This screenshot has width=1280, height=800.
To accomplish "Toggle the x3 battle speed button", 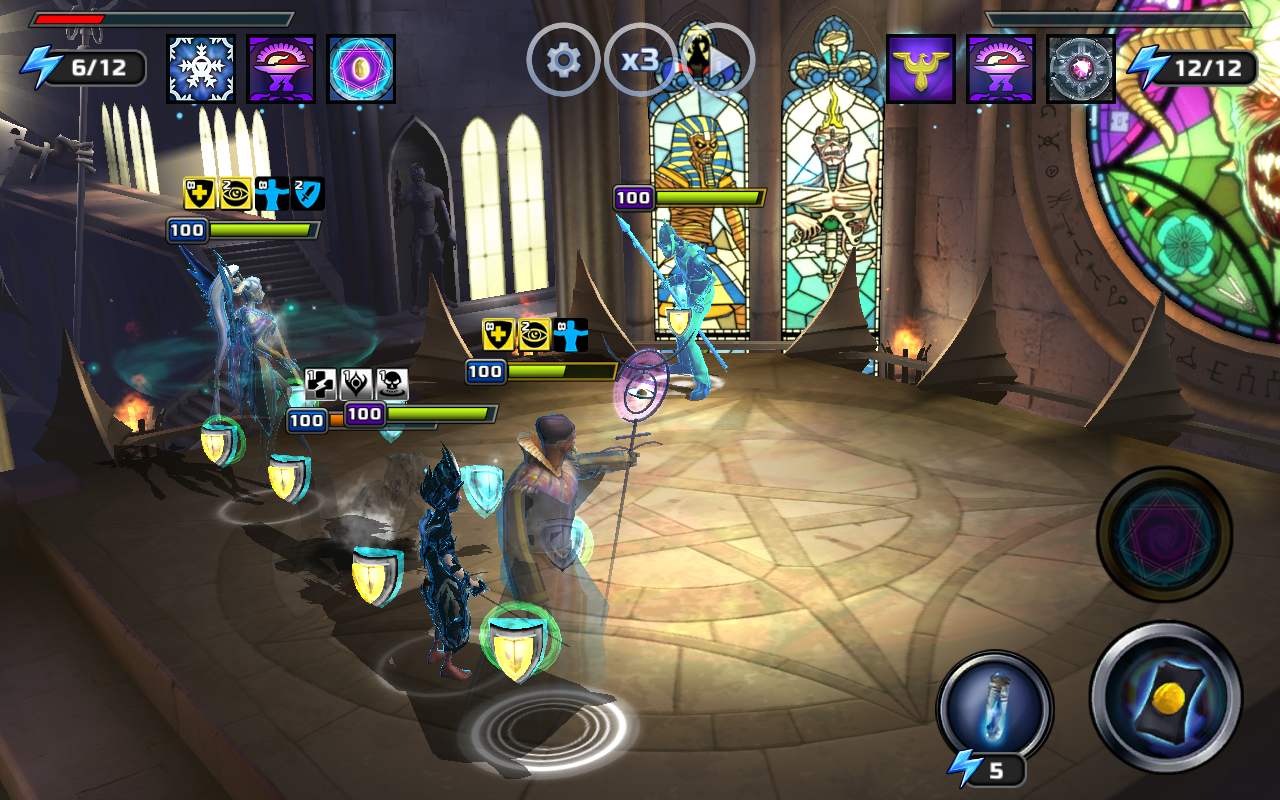I will pyautogui.click(x=640, y=61).
